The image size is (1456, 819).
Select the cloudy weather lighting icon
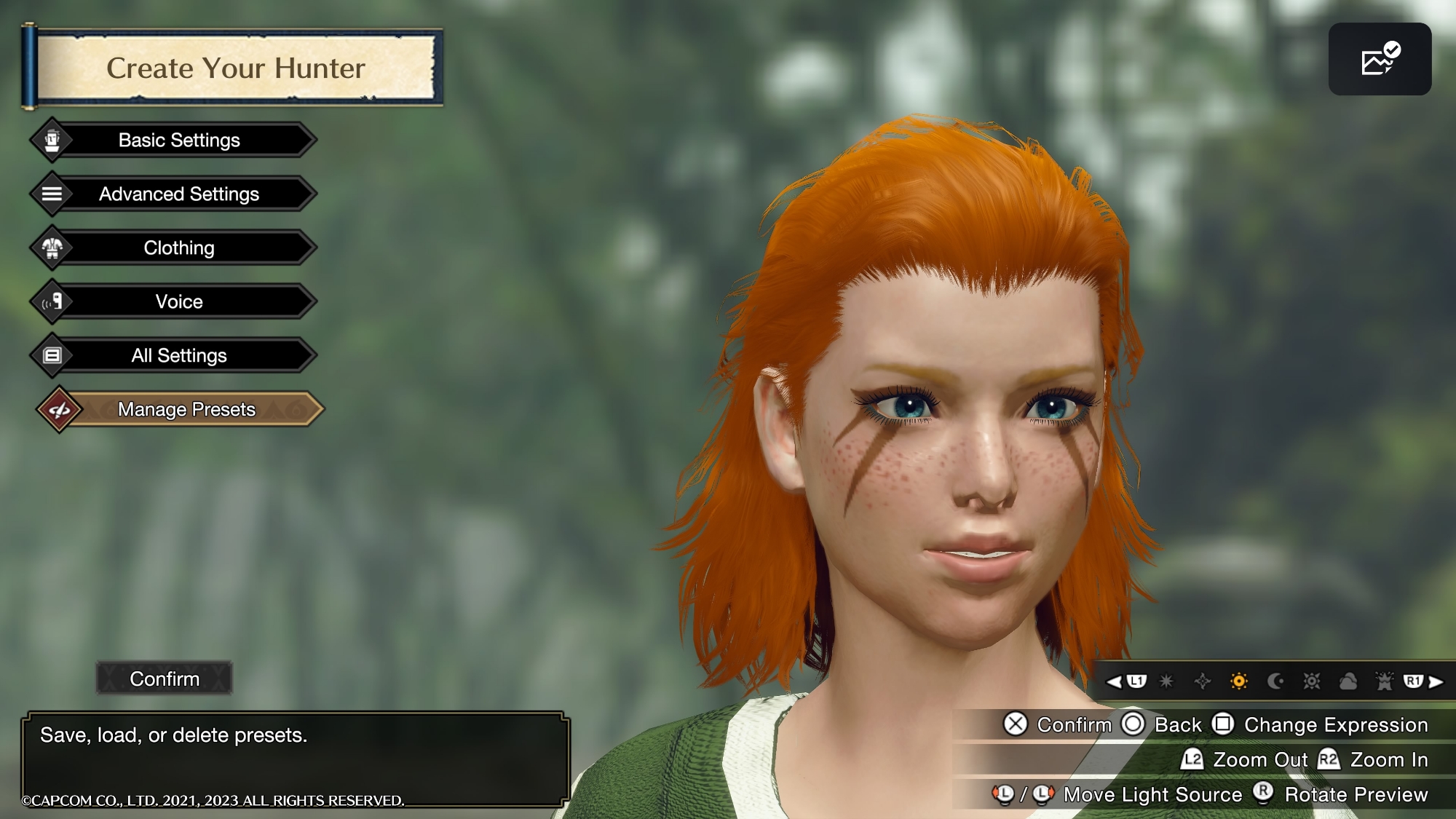[x=1348, y=681]
